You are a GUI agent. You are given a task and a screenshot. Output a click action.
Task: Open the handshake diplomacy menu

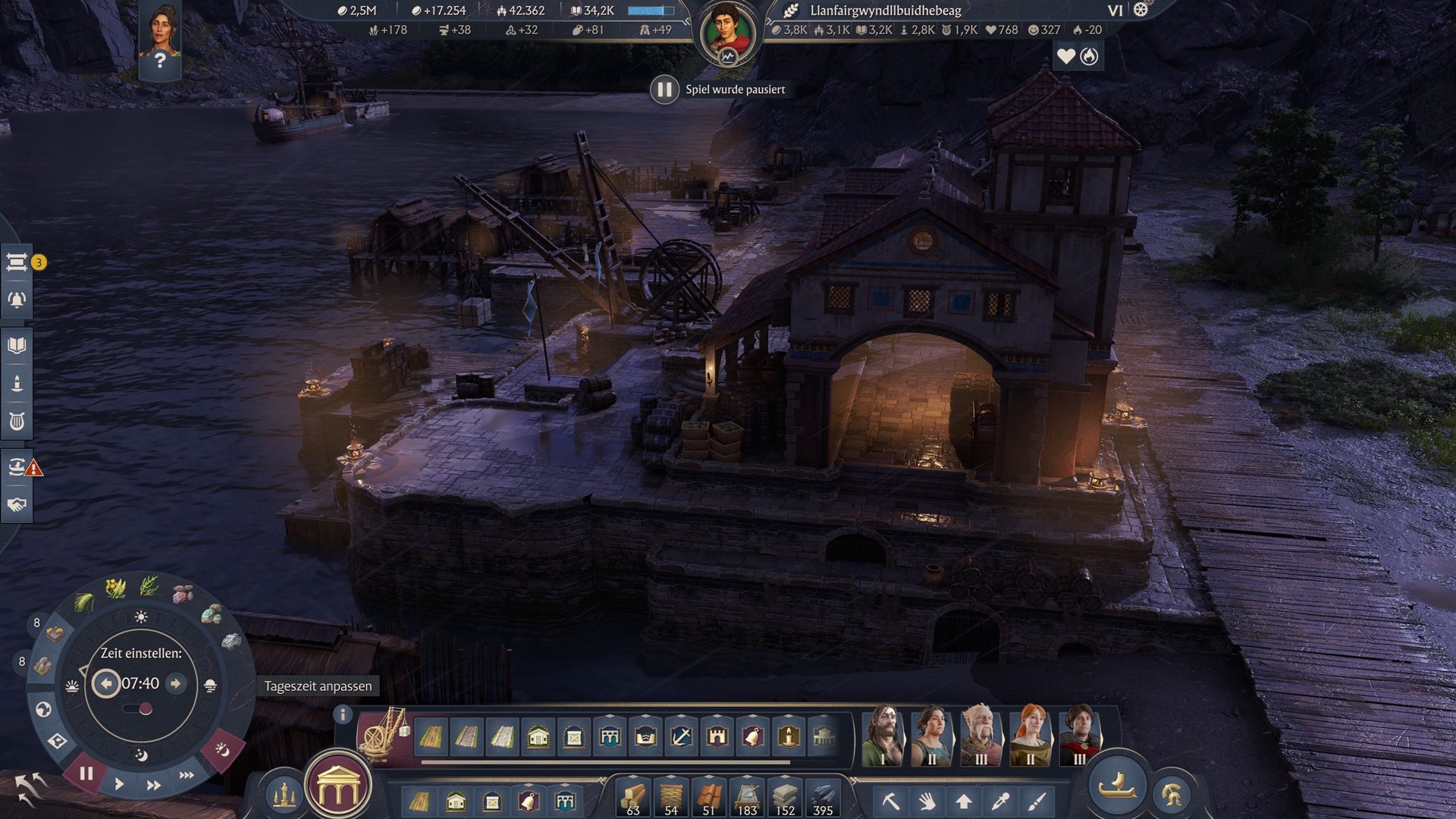point(17,505)
